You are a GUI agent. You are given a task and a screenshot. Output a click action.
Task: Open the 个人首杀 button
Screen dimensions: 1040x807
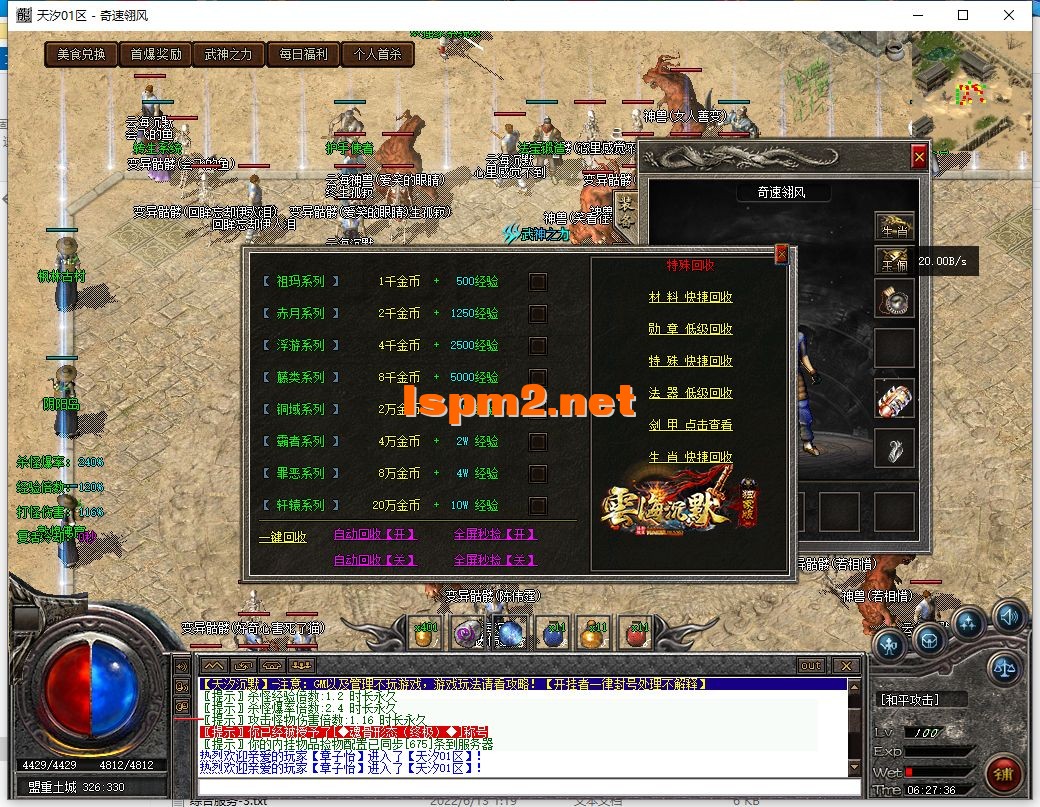tap(377, 55)
